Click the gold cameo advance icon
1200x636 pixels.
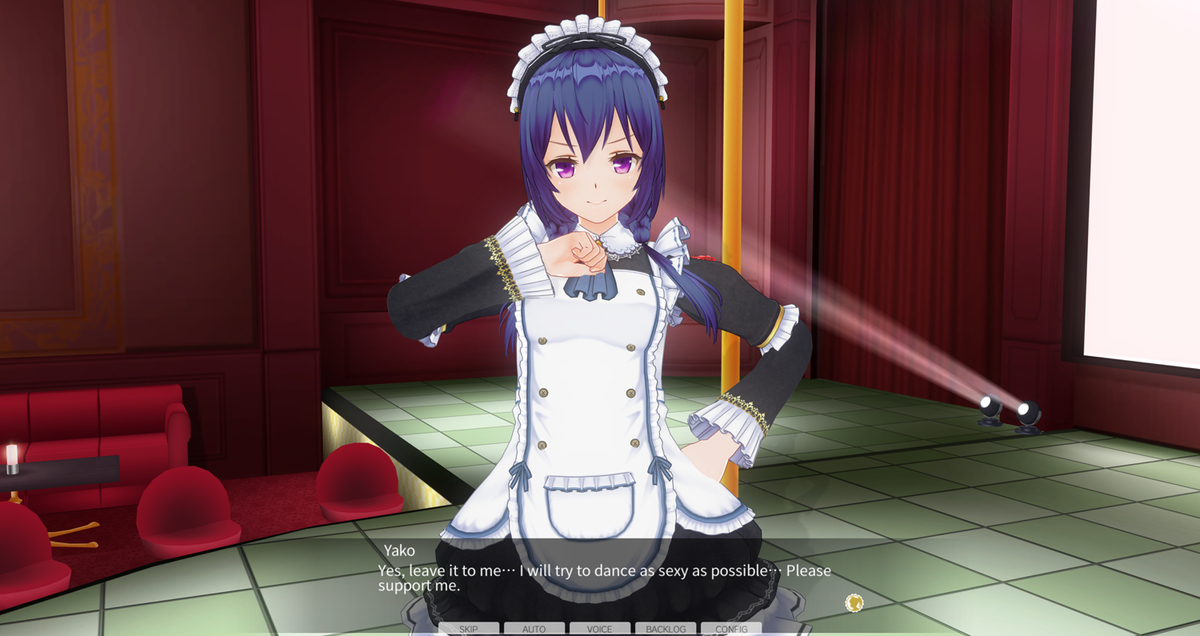pos(853,602)
